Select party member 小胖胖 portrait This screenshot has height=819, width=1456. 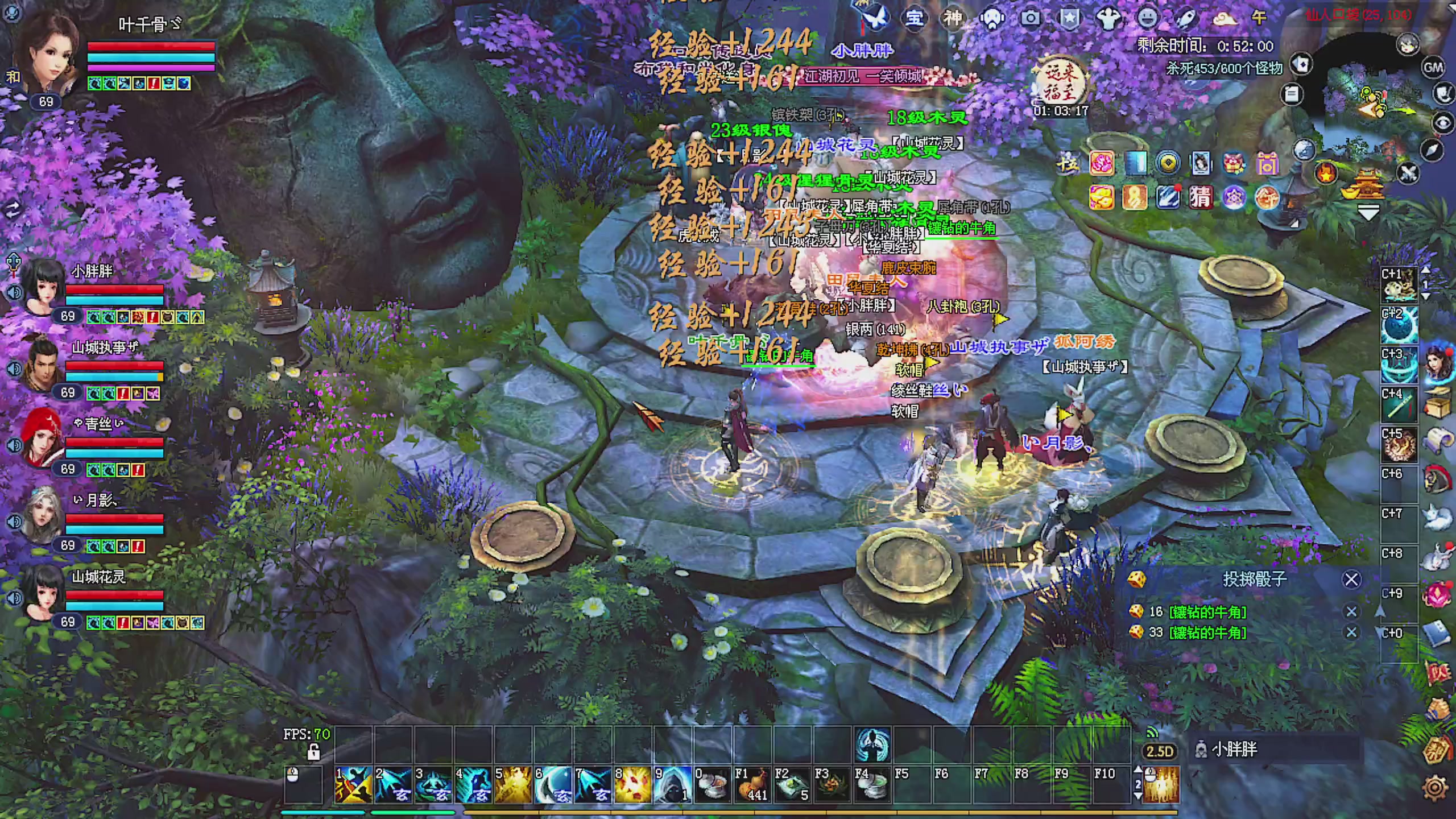tap(42, 288)
